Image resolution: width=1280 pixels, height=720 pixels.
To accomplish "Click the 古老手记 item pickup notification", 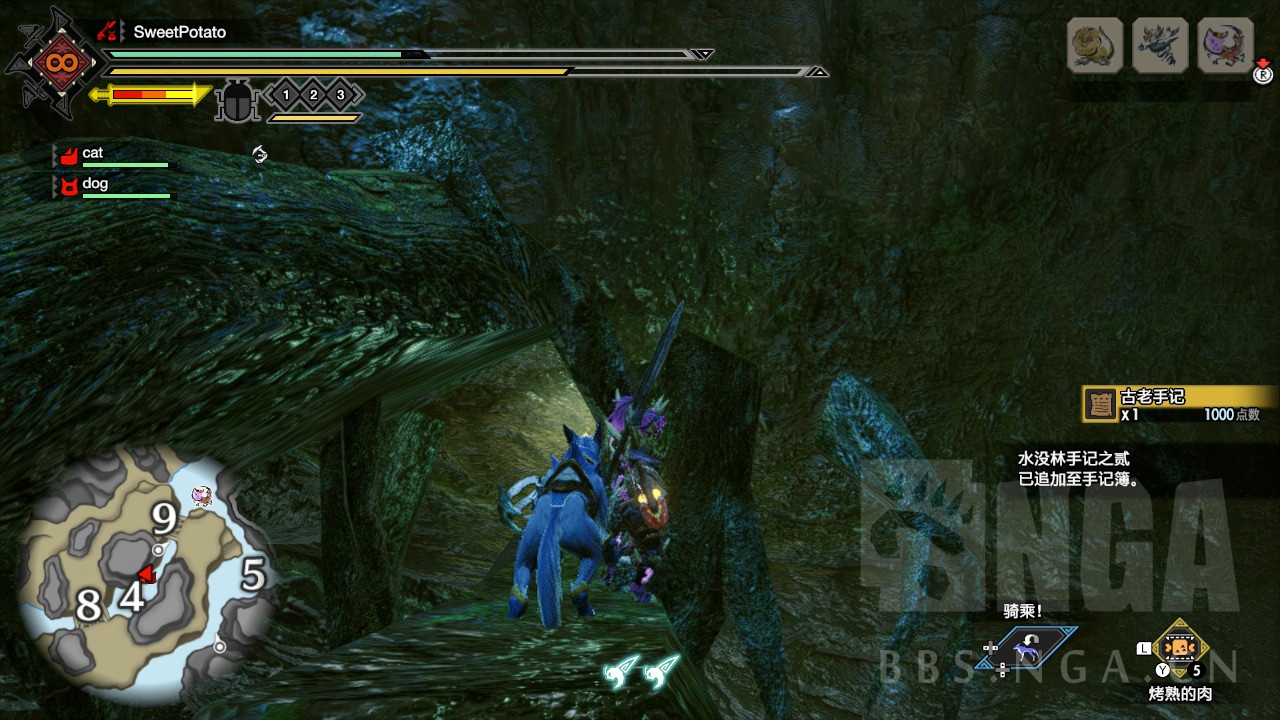I will [x=1179, y=404].
